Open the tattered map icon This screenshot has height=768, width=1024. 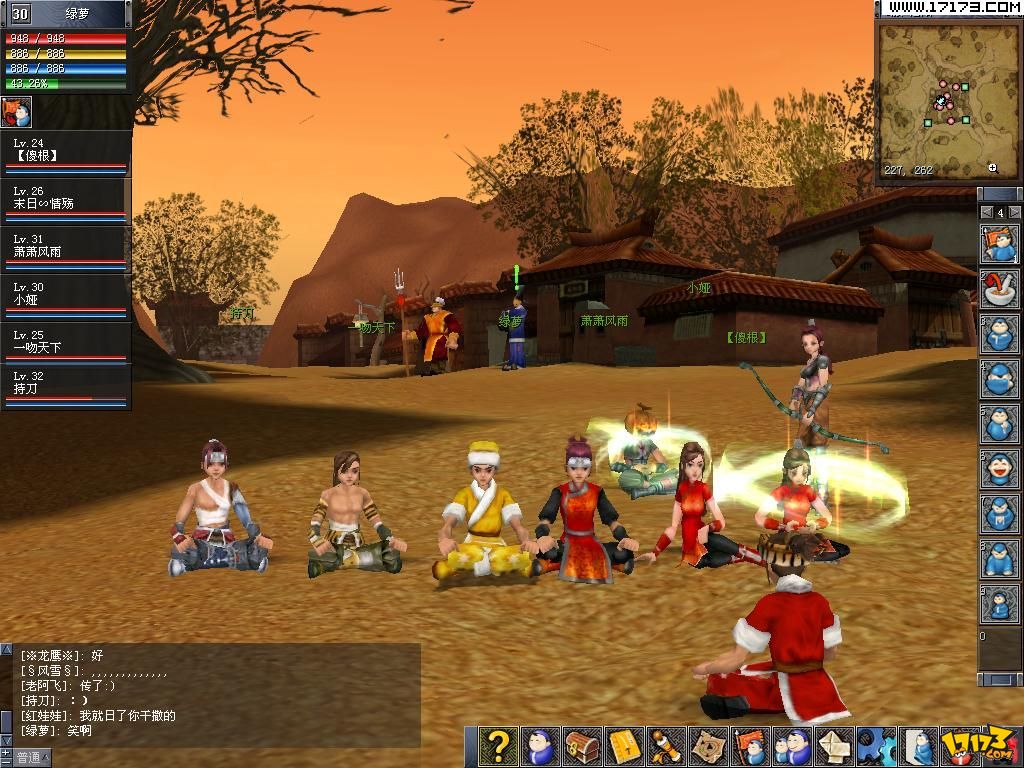[708, 746]
